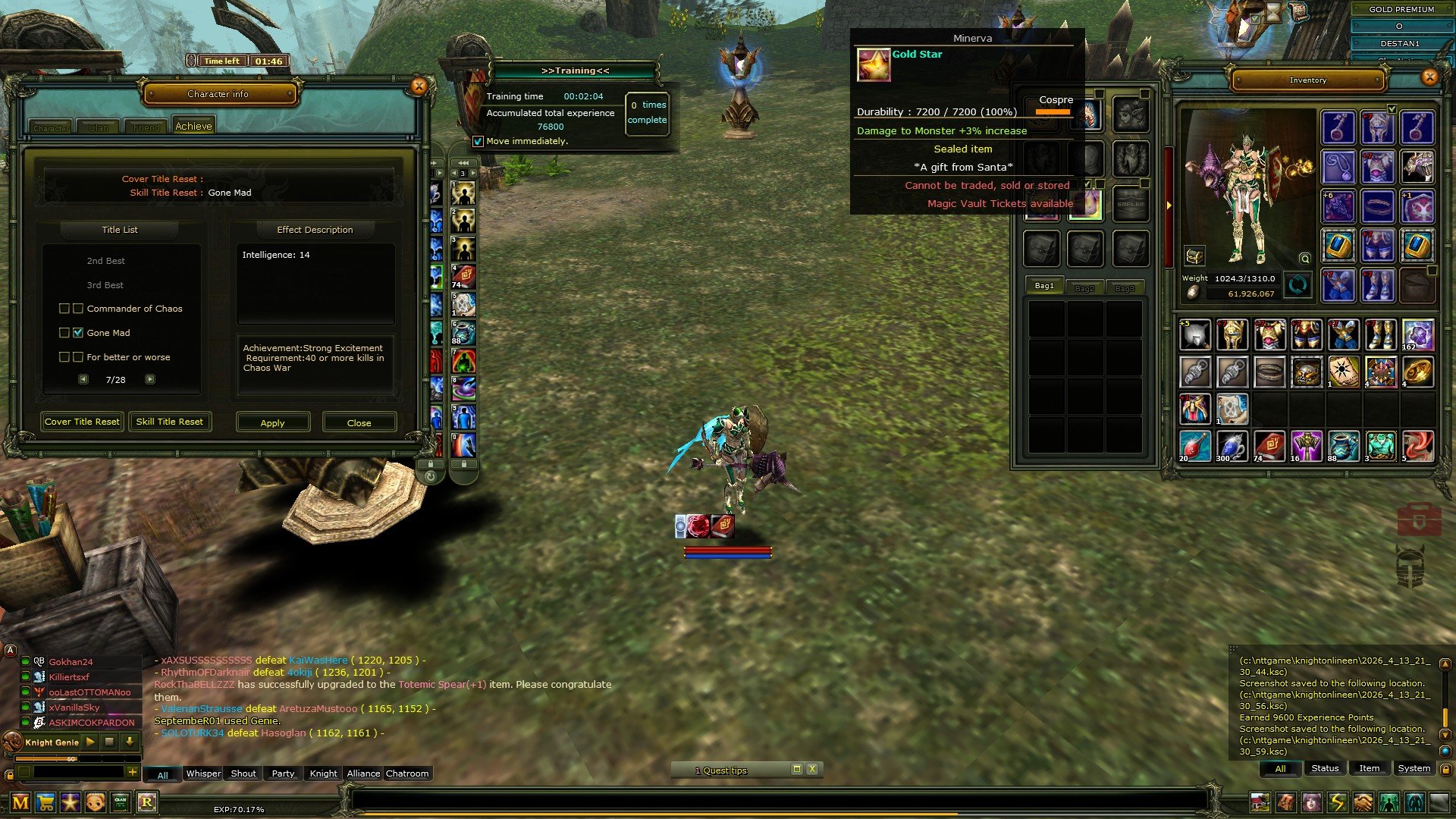The width and height of the screenshot is (1456, 819).
Task: Disable the 'Gone Mad' skill title checkbox
Action: point(78,332)
